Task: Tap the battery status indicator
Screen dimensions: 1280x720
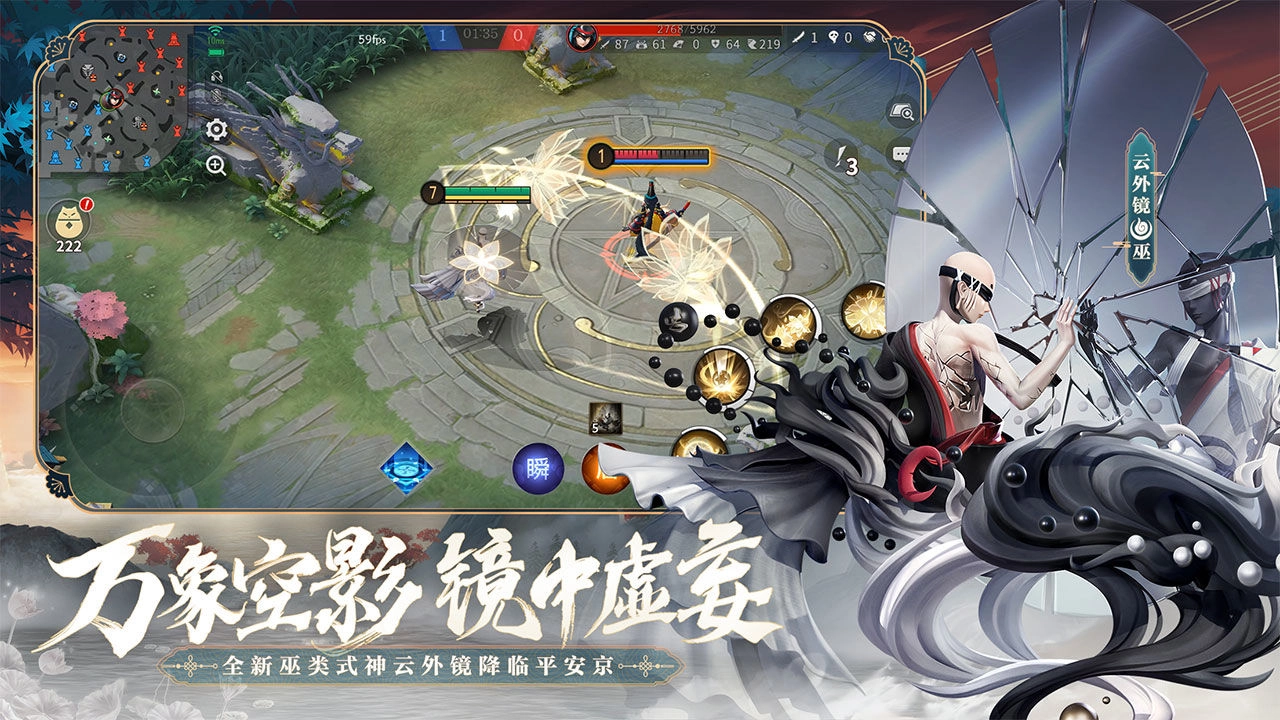Action: tap(215, 52)
